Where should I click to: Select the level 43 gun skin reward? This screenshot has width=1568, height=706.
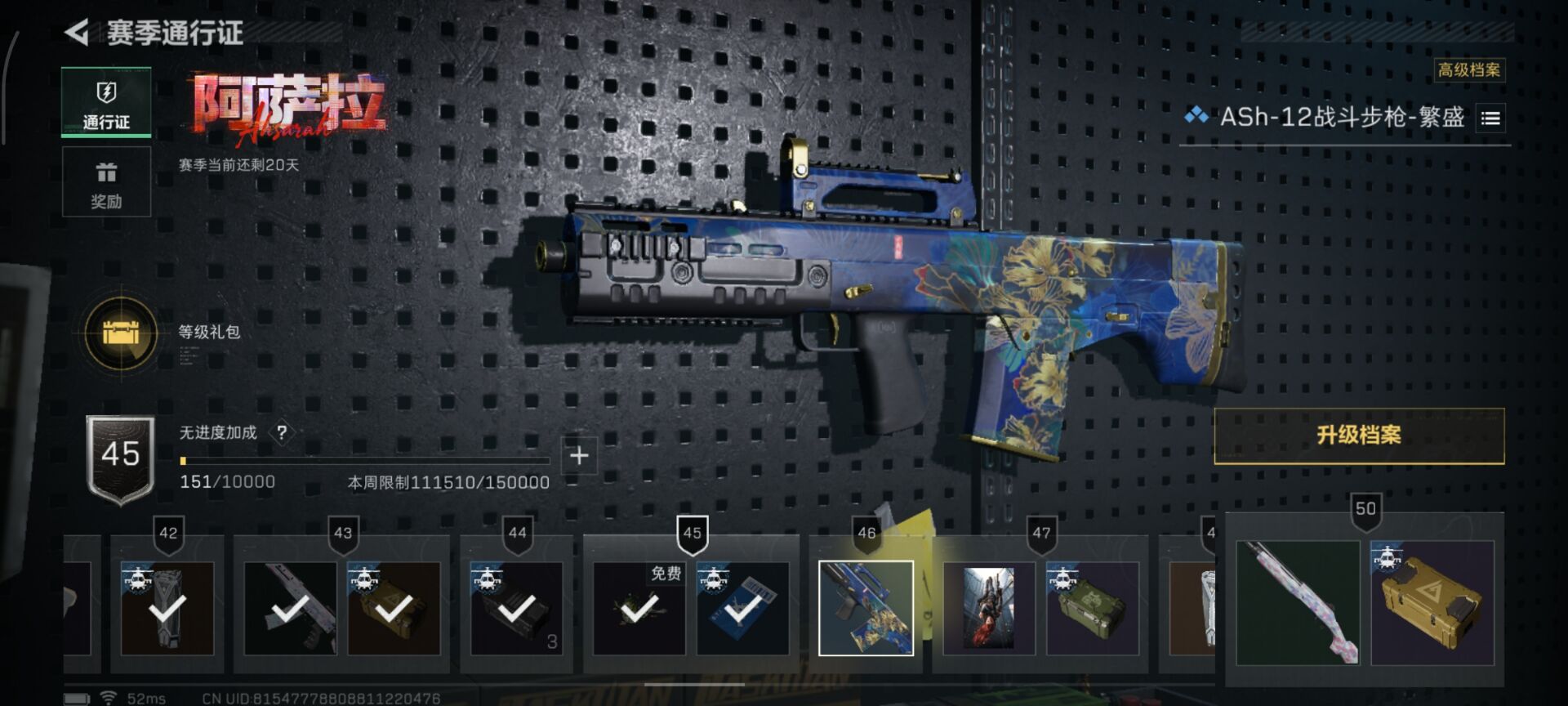pyautogui.click(x=290, y=608)
